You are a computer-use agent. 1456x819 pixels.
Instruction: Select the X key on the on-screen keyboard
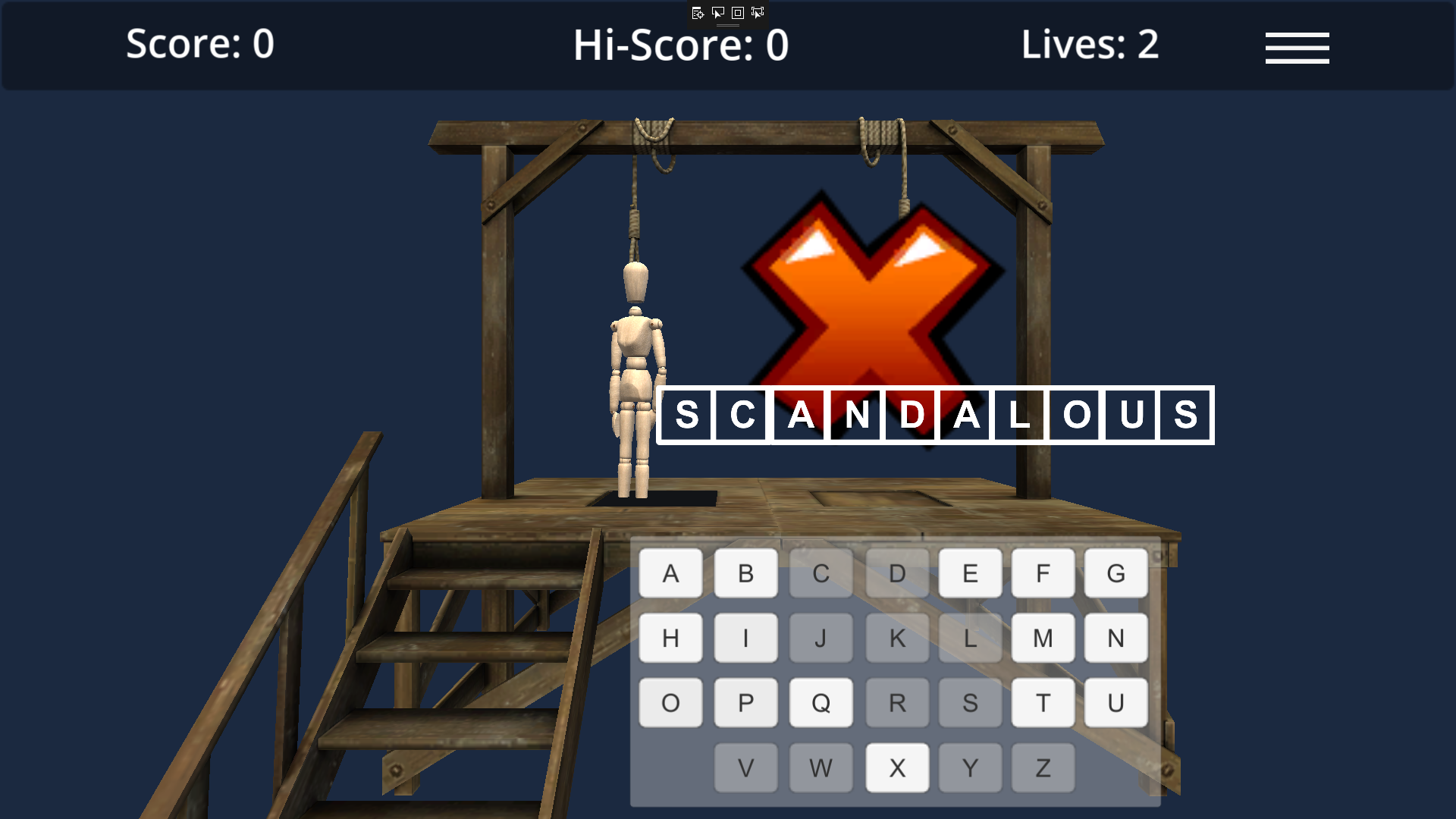coord(897,767)
